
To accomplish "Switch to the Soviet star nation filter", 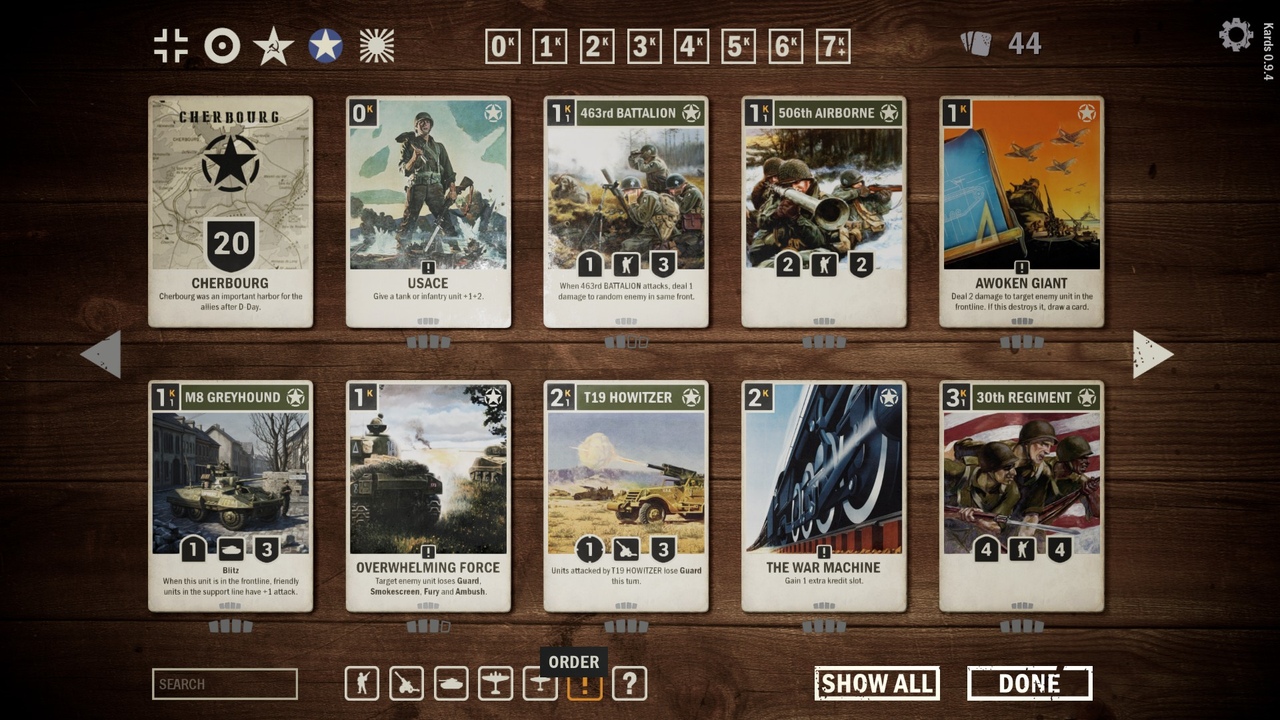I will 273,46.
